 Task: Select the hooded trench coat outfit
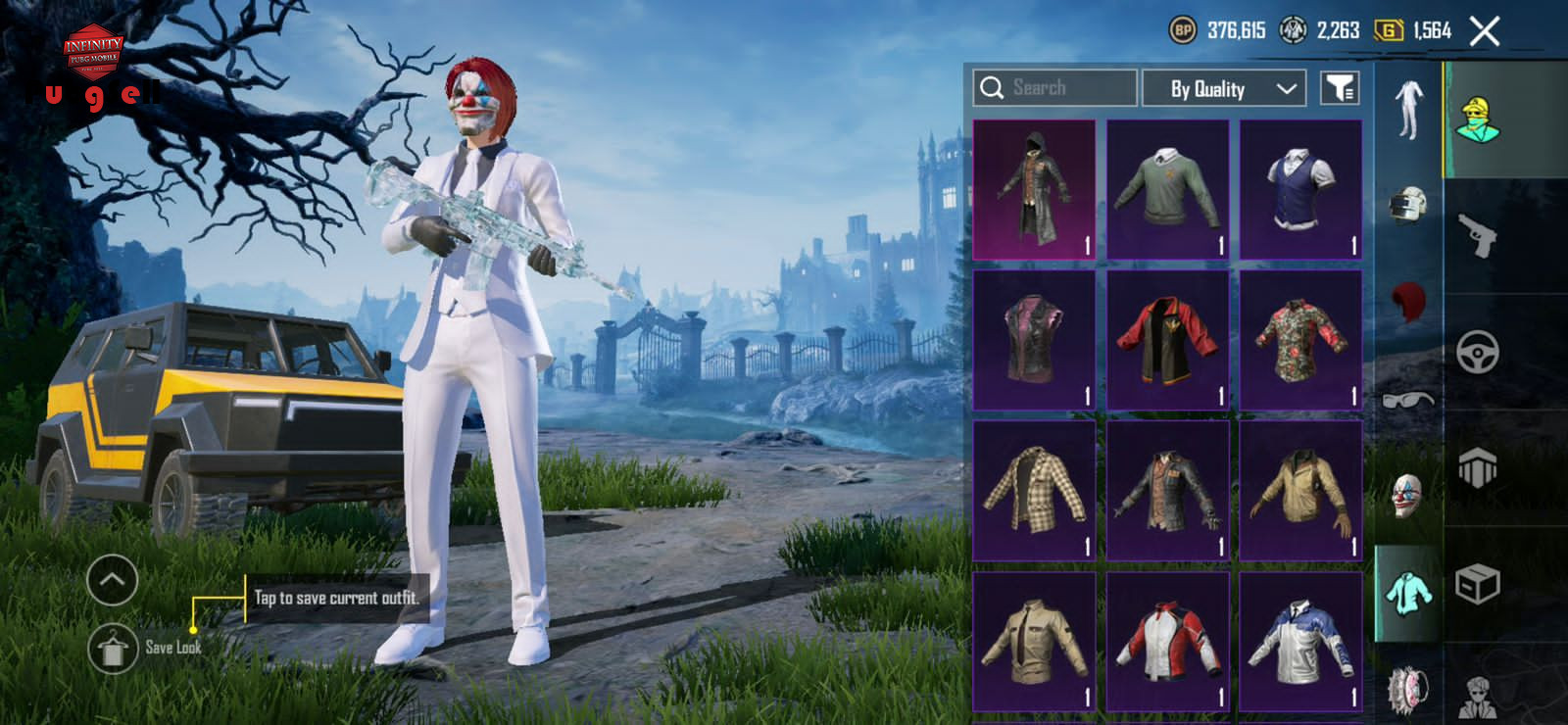(x=1034, y=190)
